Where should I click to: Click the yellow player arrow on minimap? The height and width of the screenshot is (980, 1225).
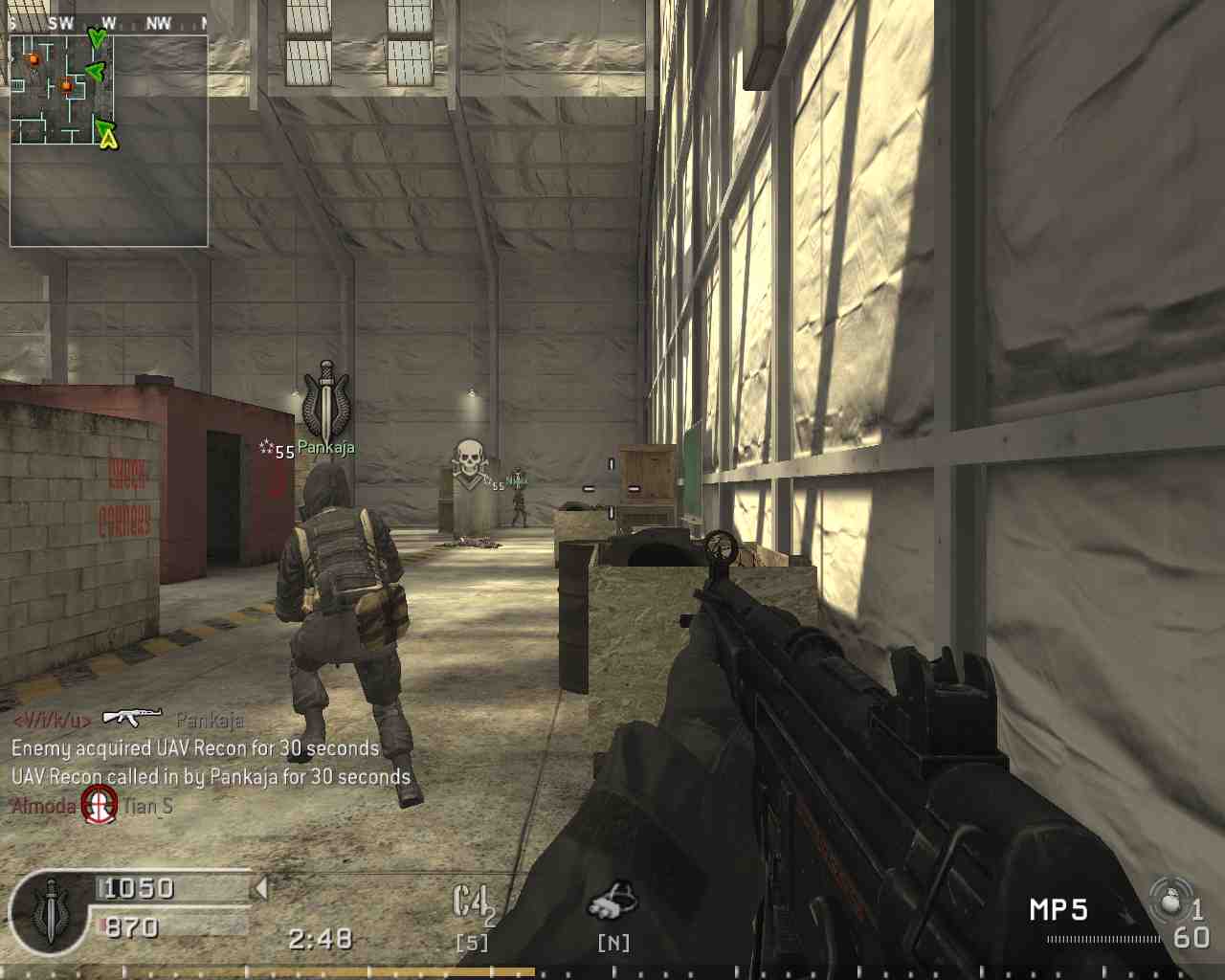click(x=109, y=140)
